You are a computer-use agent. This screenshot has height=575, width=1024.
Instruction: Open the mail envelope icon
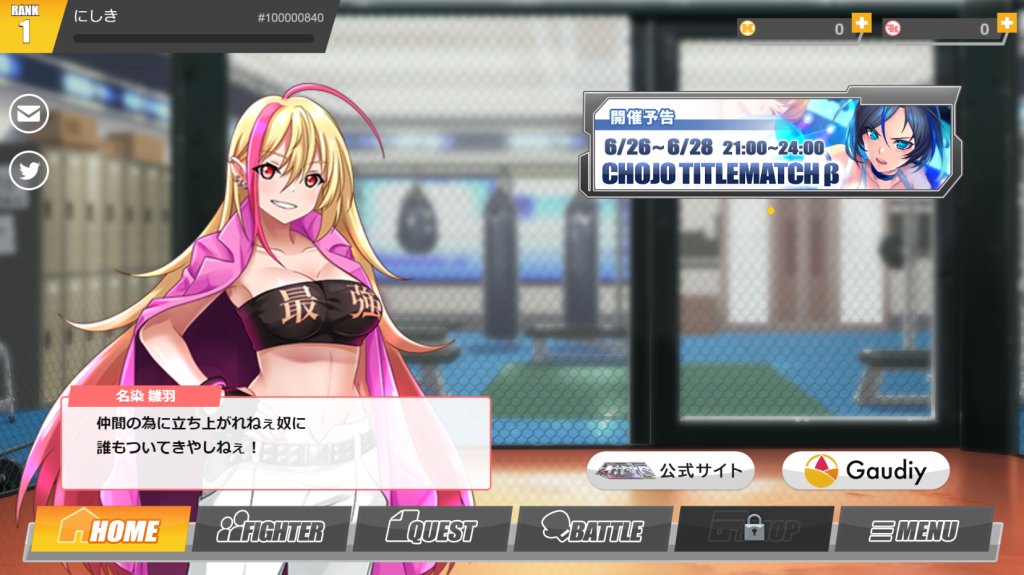click(x=29, y=114)
